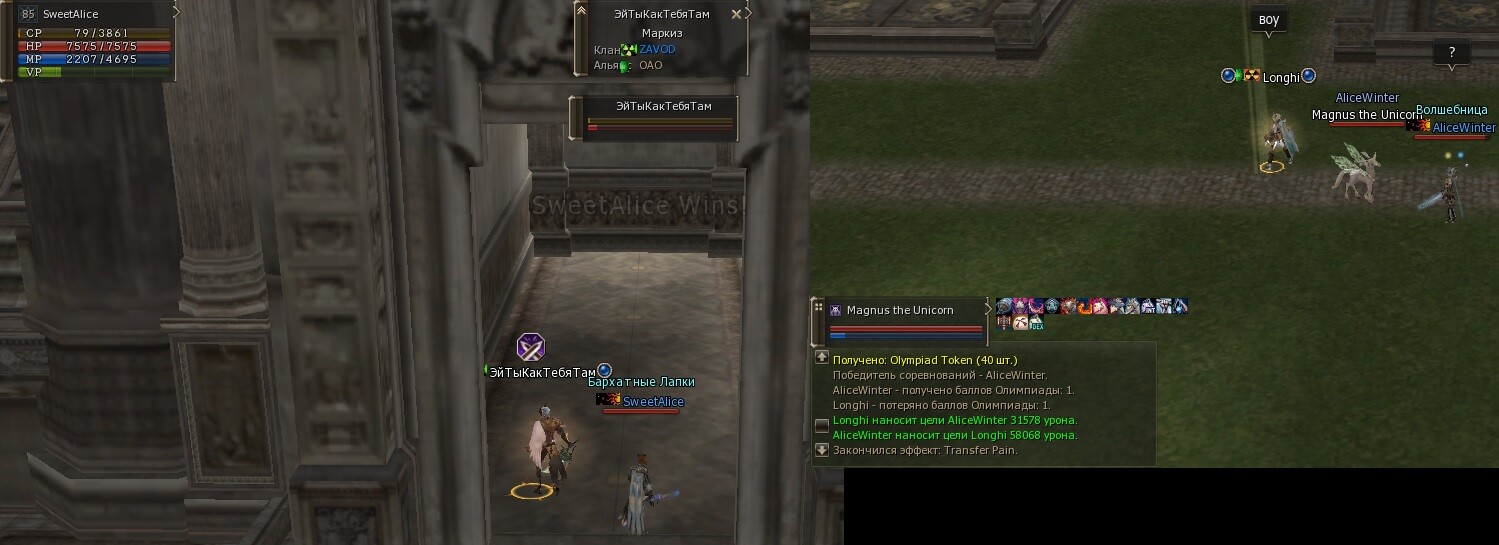Expand the SweetAlice status panel arrow
Screen dimensions: 1499x545
point(176,13)
